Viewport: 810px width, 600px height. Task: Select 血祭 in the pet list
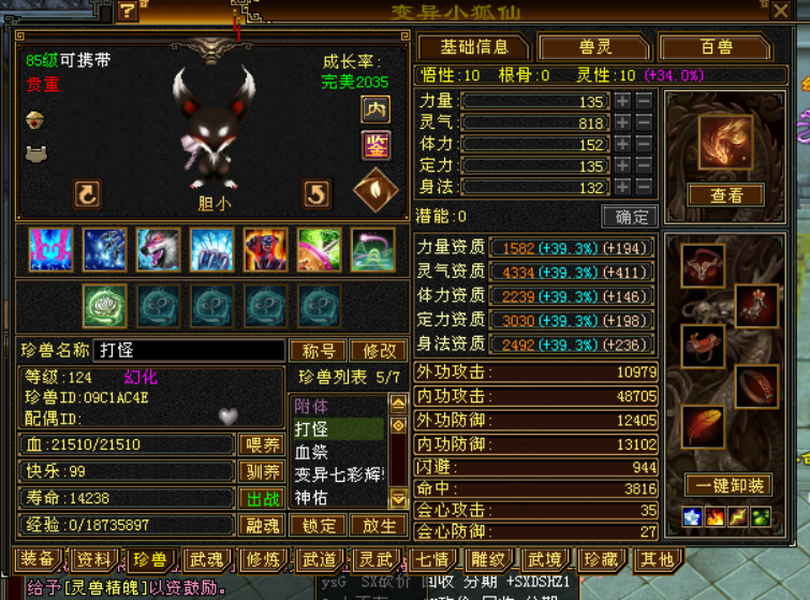[312, 452]
